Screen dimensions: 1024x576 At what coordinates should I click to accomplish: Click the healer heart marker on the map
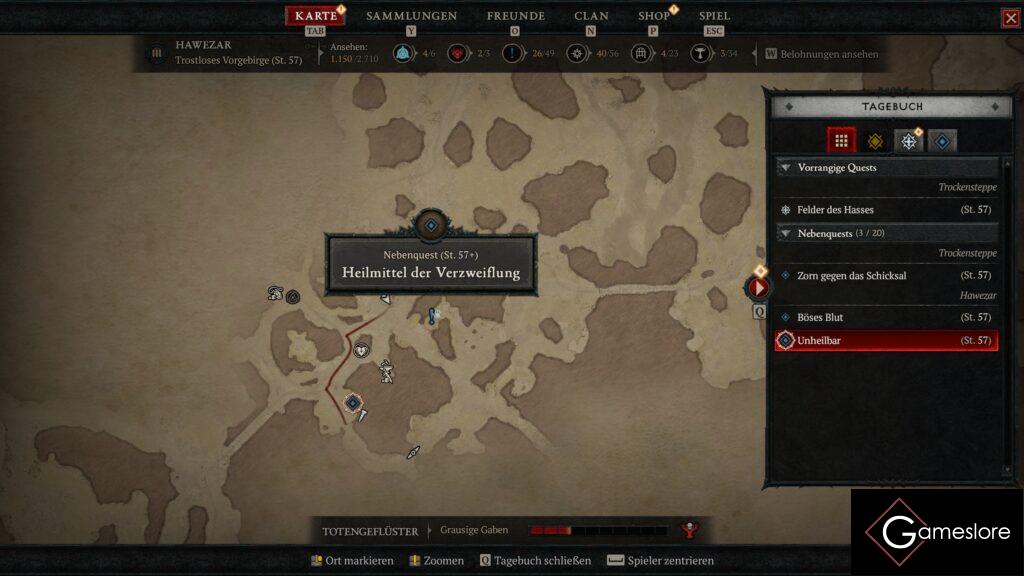click(x=360, y=349)
